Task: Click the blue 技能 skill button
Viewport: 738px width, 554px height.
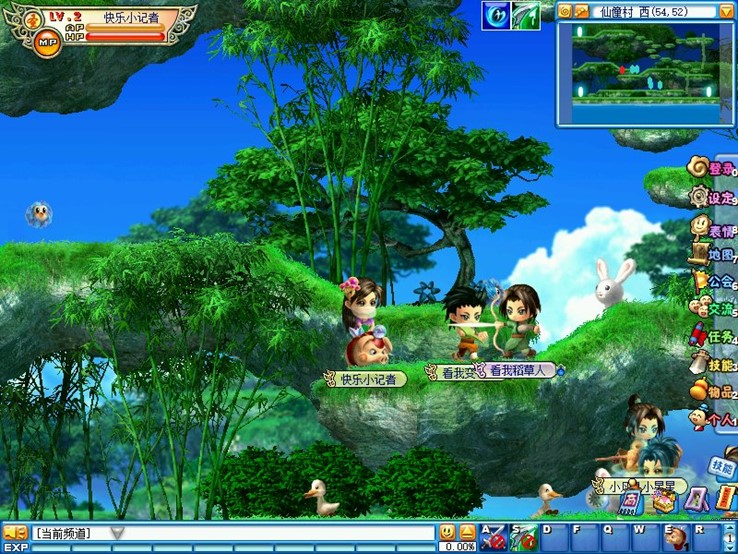Action: tap(722, 466)
